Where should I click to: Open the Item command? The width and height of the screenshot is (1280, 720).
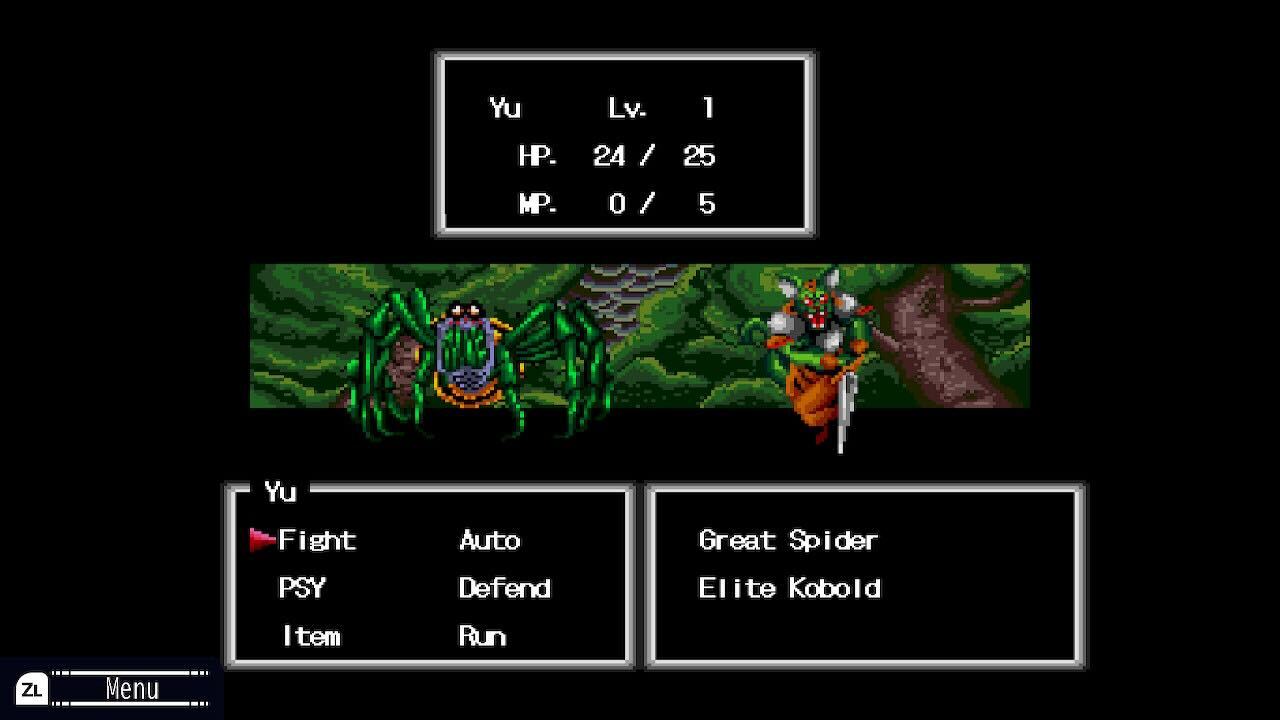(x=310, y=636)
